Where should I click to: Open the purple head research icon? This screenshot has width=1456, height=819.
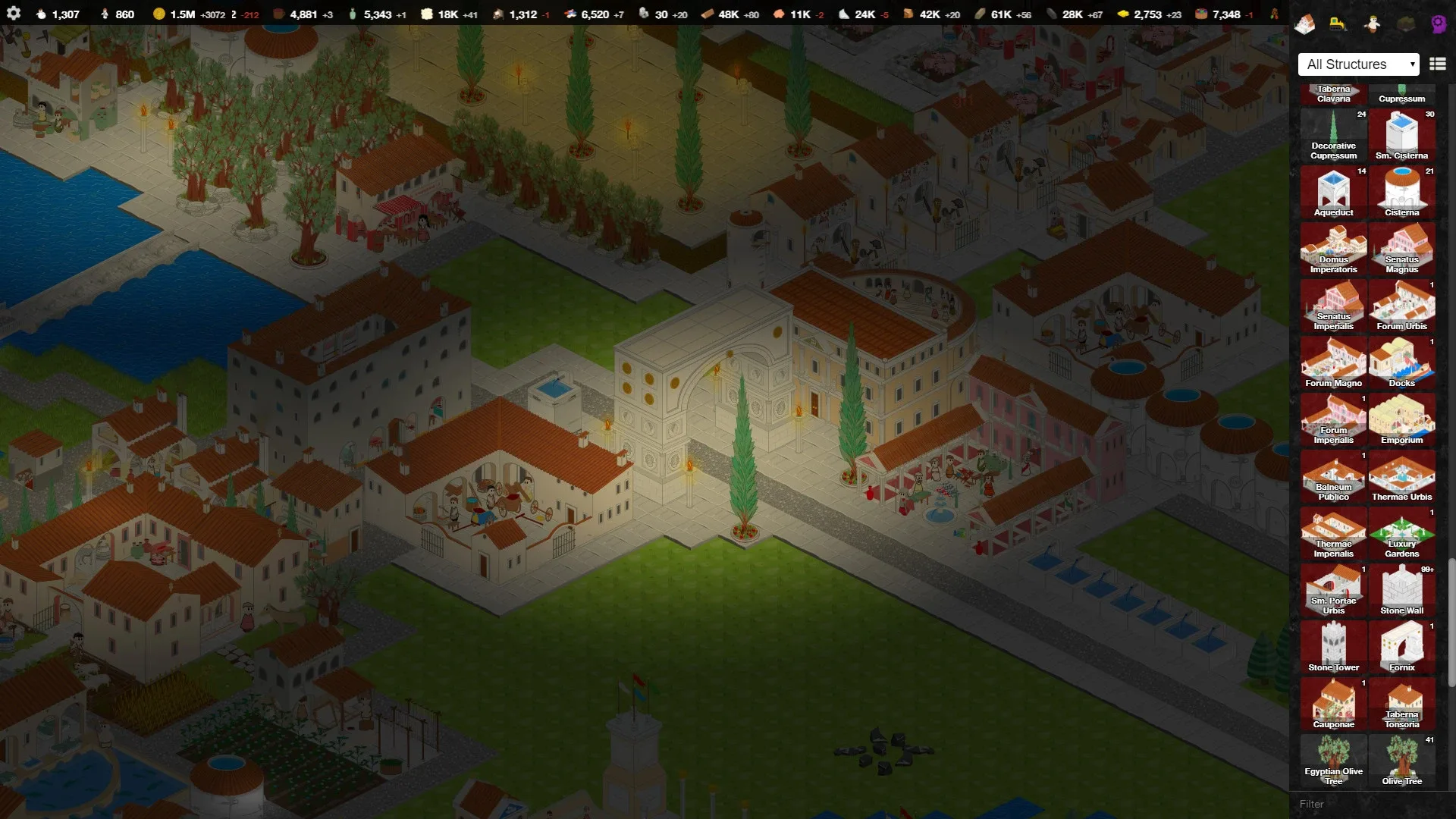1438,24
